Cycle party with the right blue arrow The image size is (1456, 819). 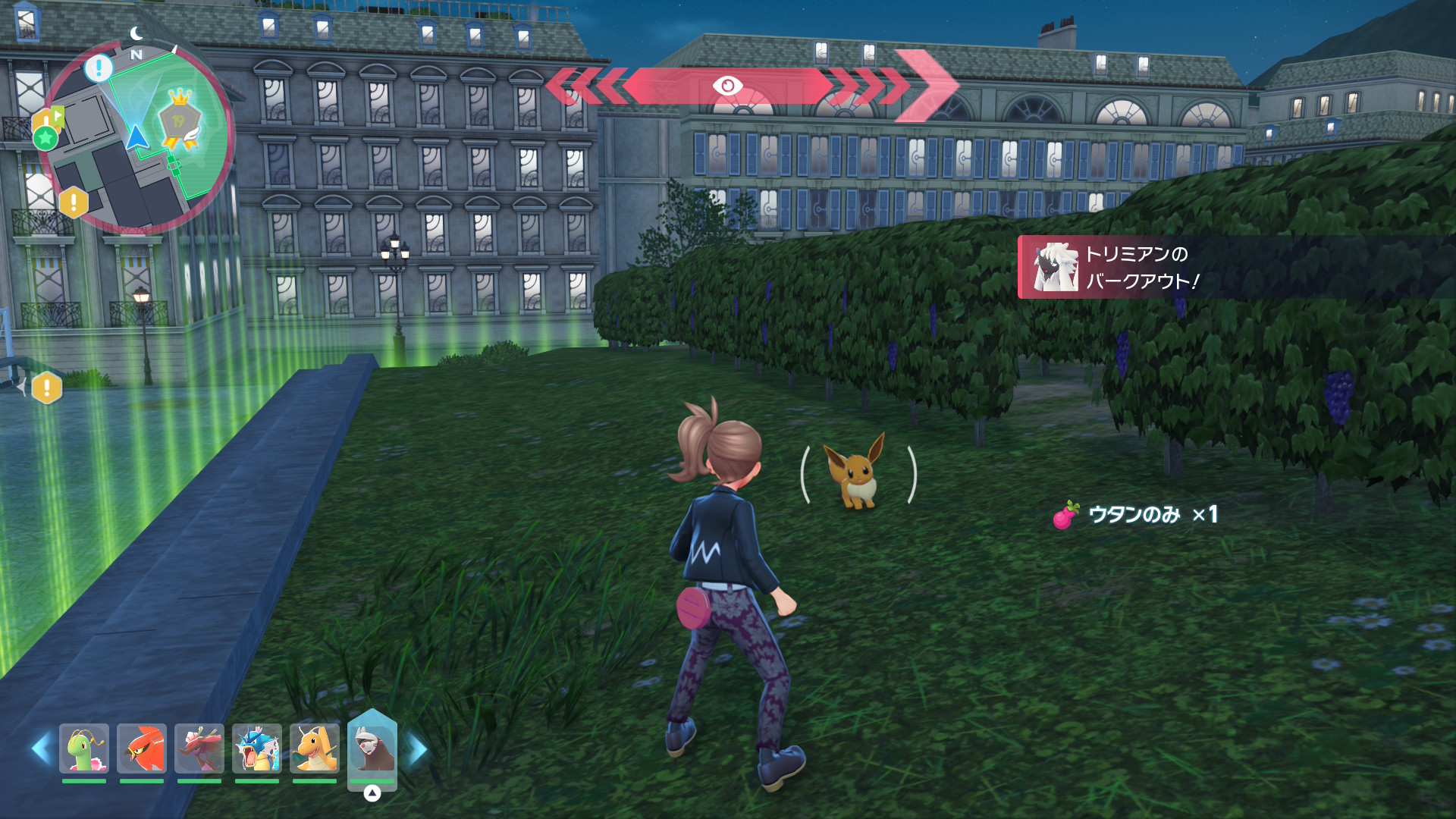(x=418, y=750)
